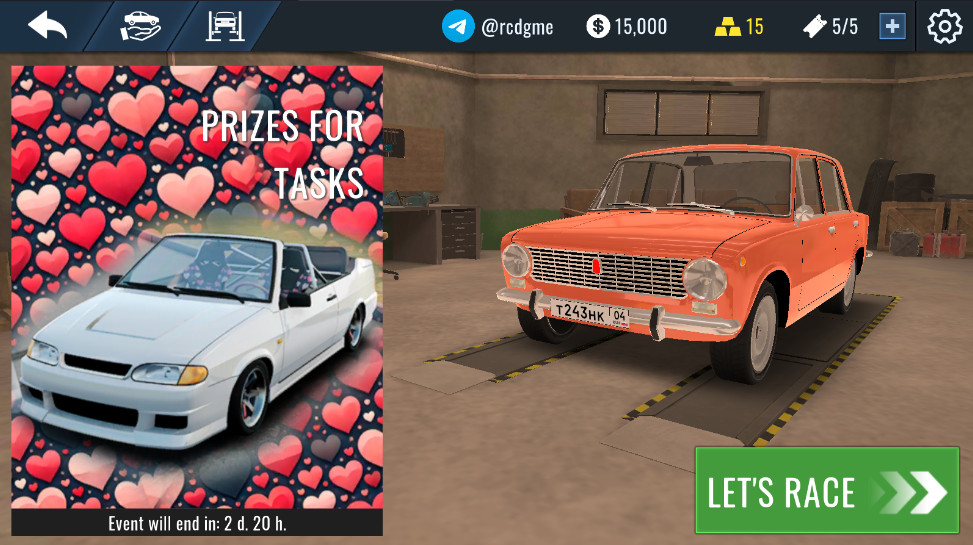This screenshot has height=545, width=973.
Task: Open the gear settings menu
Action: click(945, 26)
